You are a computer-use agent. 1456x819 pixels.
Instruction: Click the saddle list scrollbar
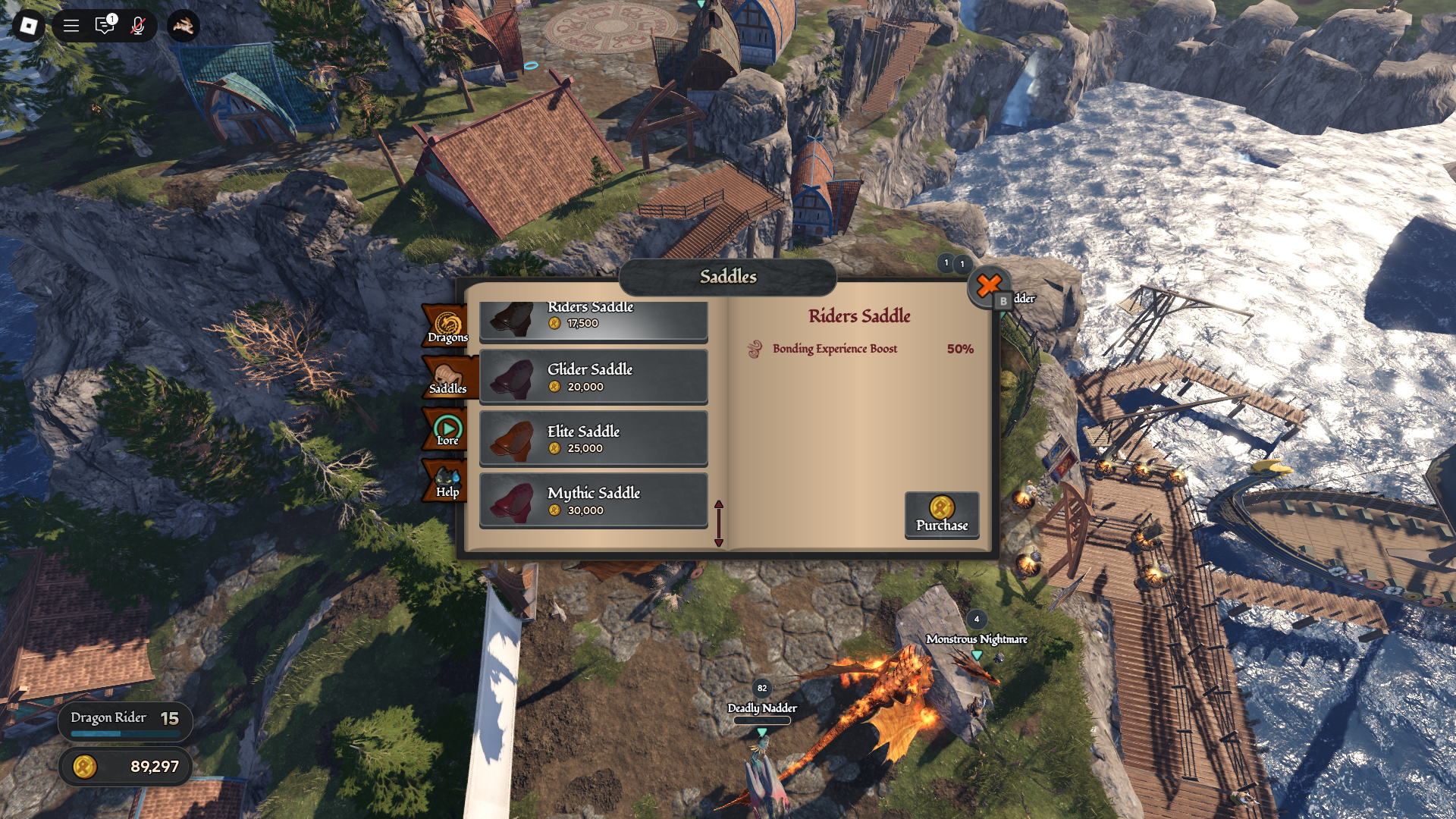pos(718,523)
